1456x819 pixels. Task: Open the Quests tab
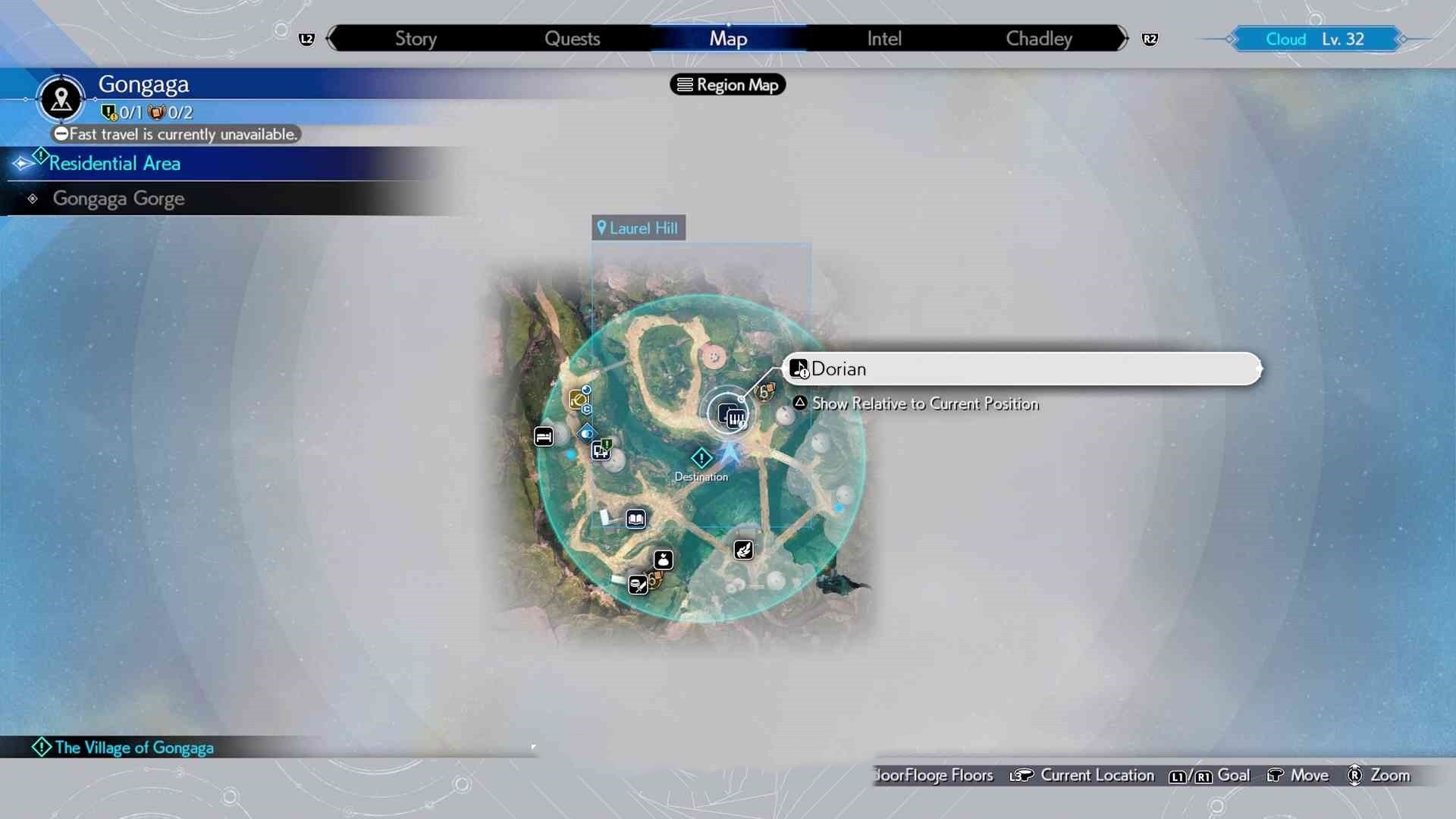(x=572, y=39)
